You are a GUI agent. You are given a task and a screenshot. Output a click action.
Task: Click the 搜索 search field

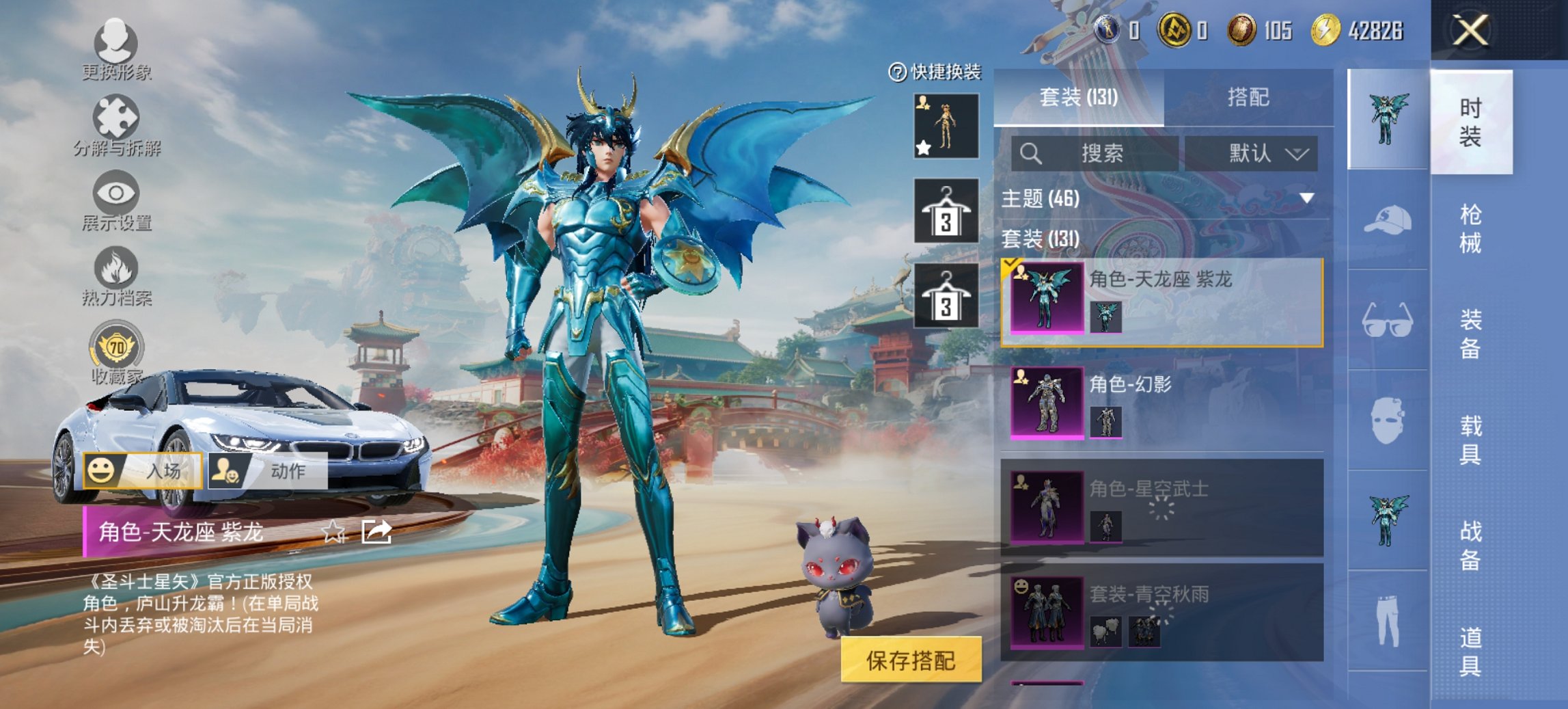click(1095, 153)
